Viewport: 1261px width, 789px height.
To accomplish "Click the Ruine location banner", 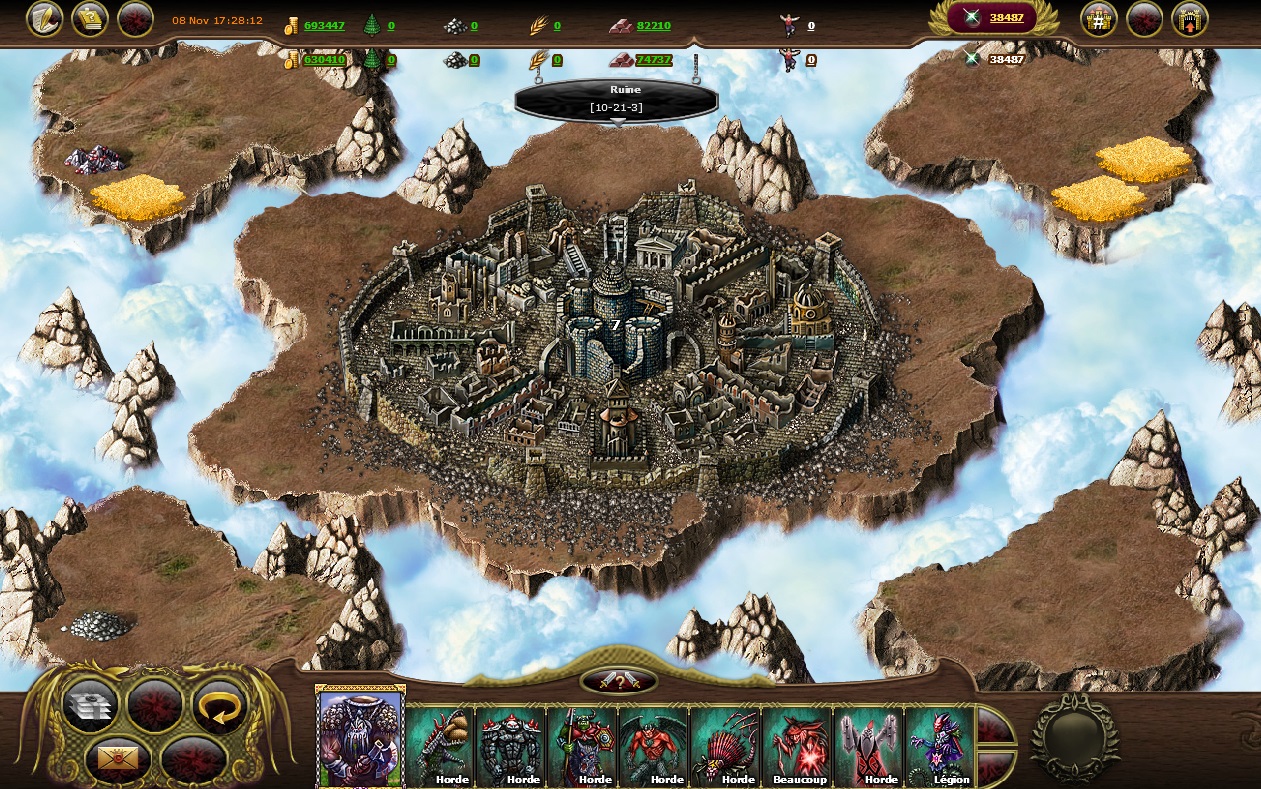I will pyautogui.click(x=617, y=99).
